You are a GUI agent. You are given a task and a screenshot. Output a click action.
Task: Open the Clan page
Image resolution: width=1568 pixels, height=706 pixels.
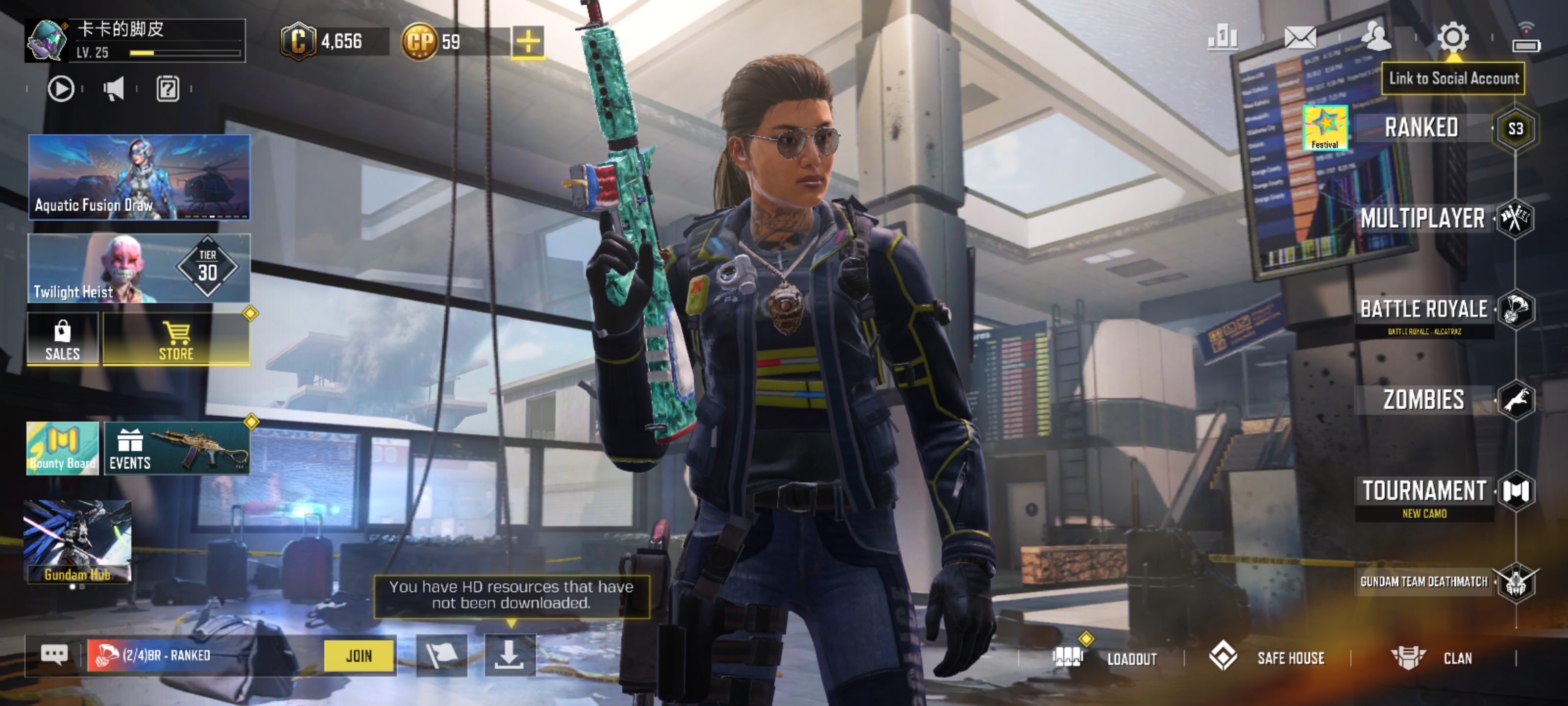click(1433, 658)
